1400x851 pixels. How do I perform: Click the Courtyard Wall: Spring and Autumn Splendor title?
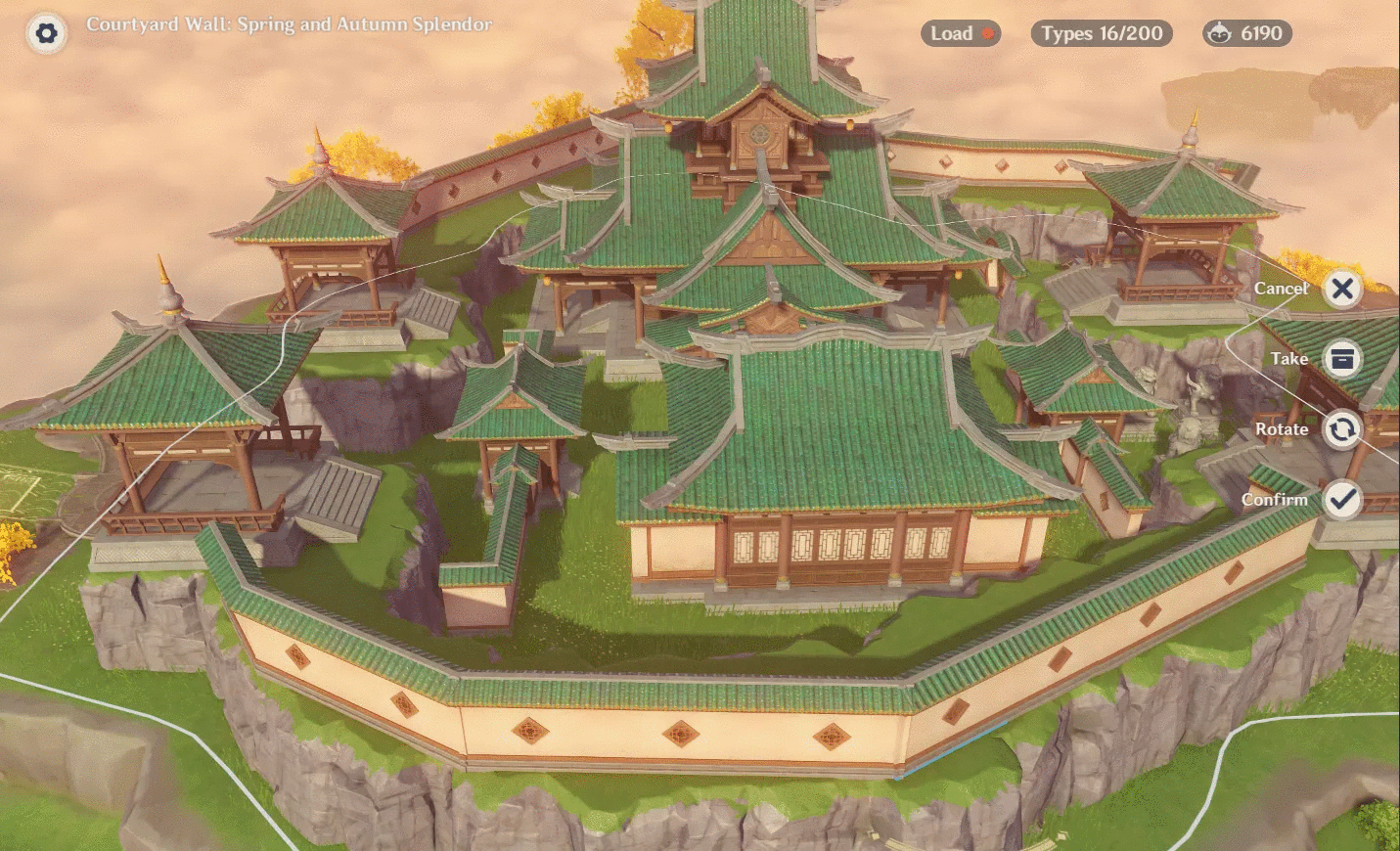pos(289,26)
